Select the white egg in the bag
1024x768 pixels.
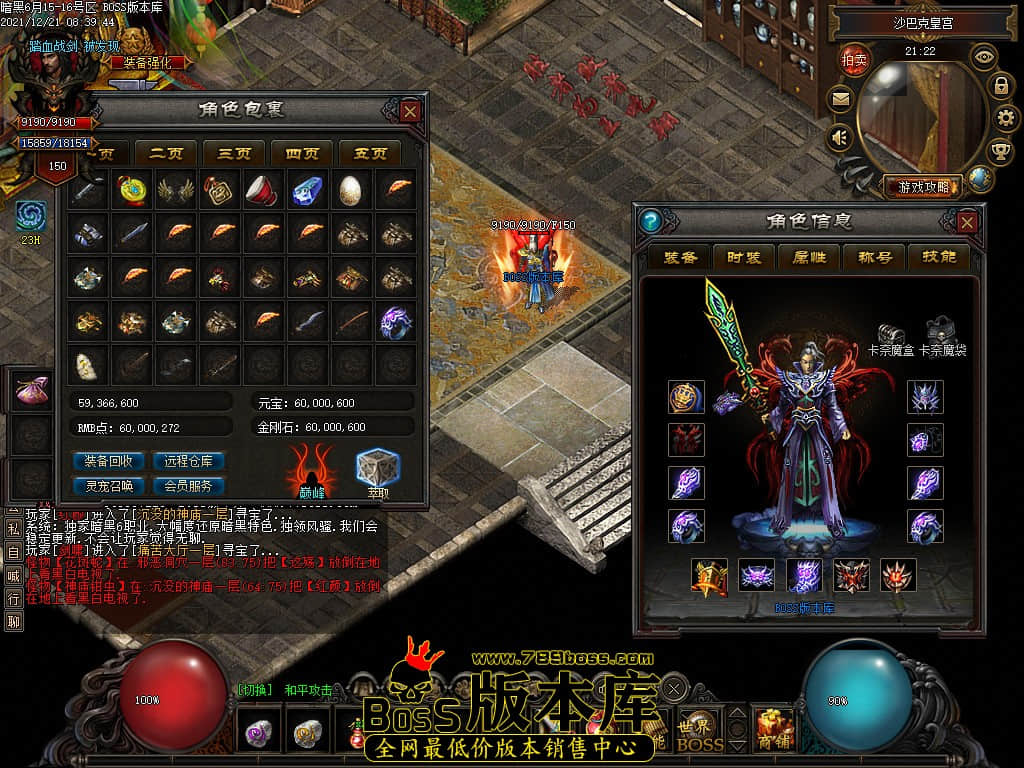[351, 190]
